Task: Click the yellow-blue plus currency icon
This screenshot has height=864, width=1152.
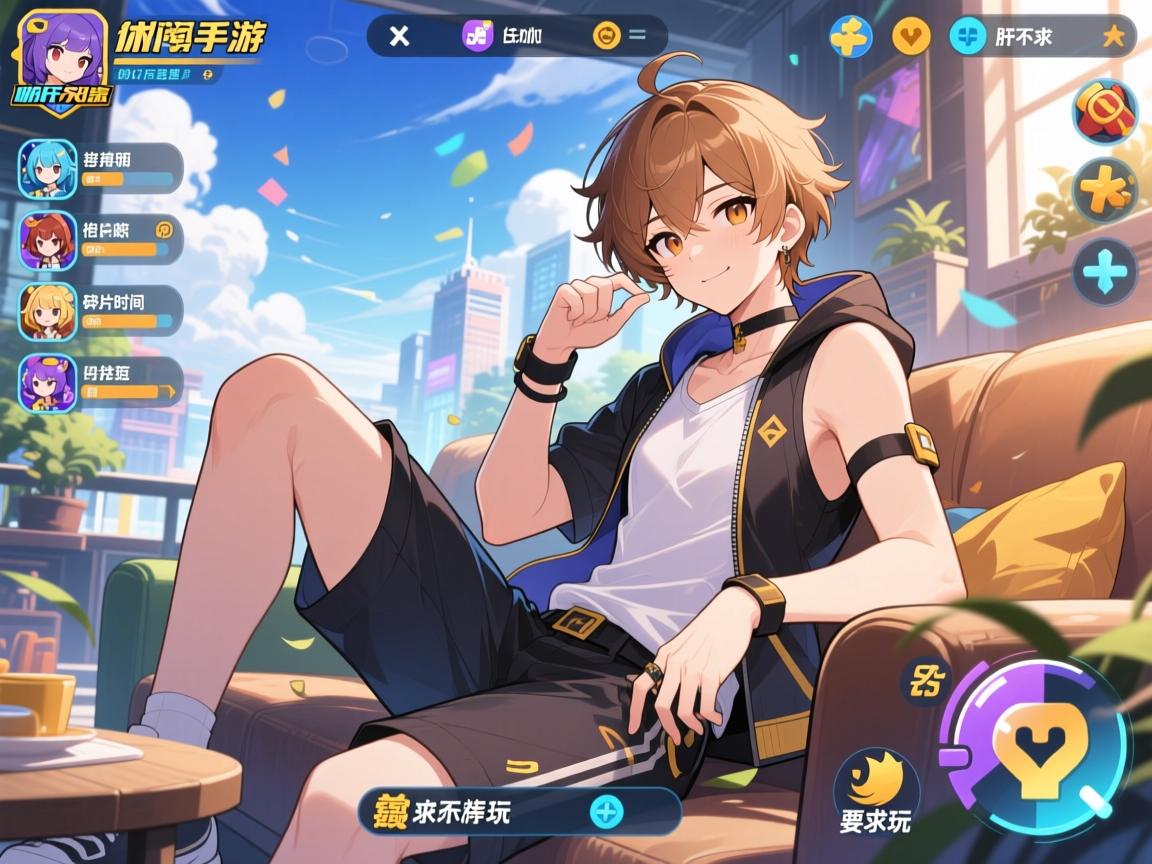Action: (851, 37)
